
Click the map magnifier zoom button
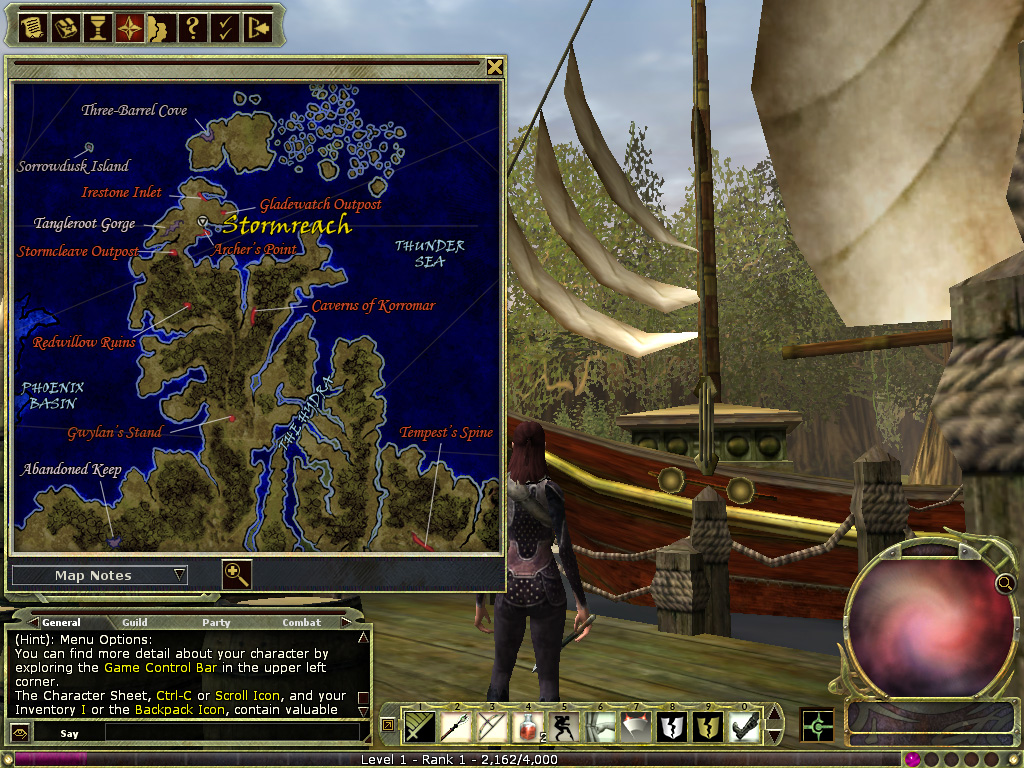pos(236,574)
